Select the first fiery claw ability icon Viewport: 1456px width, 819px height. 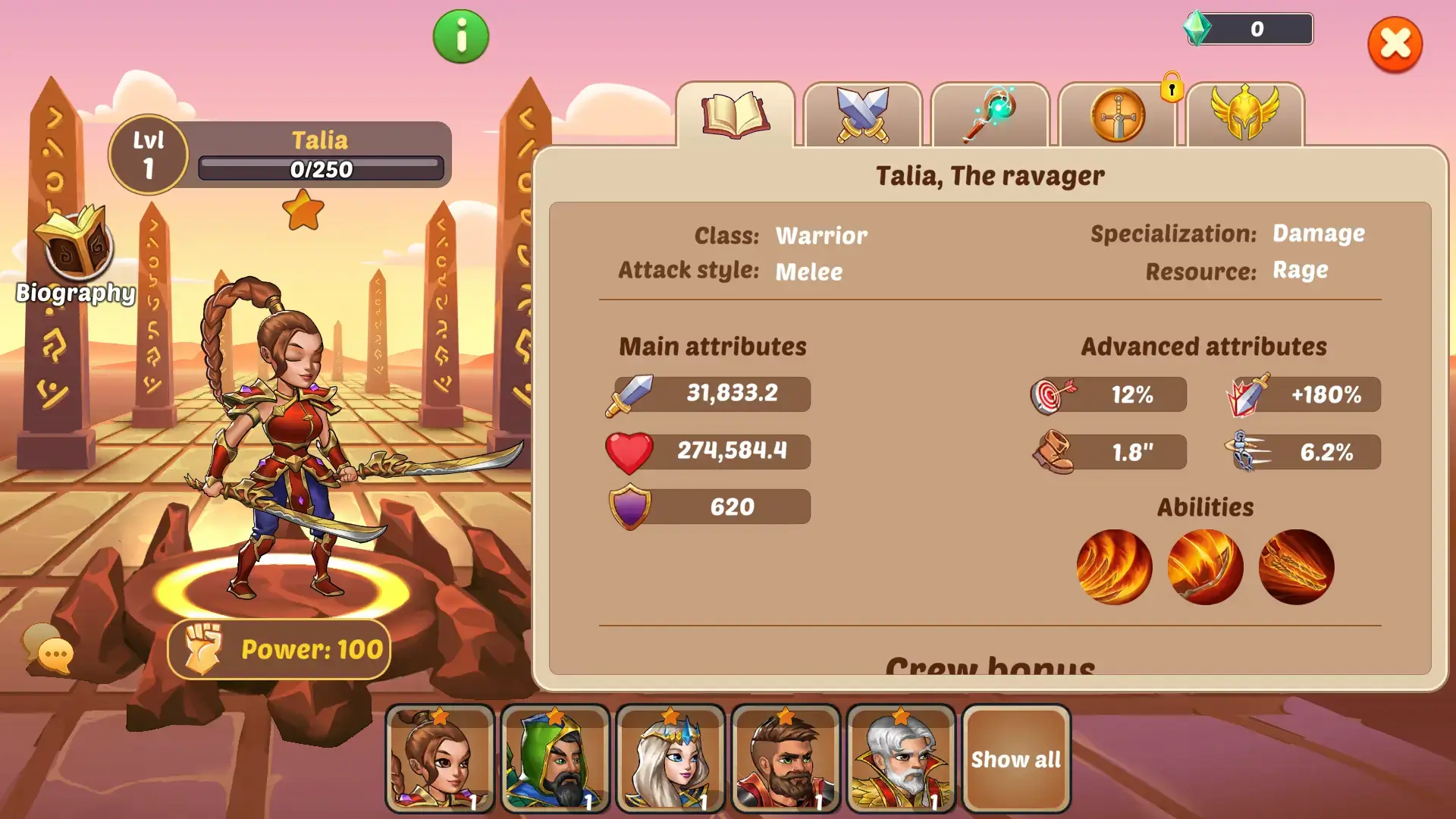1114,566
